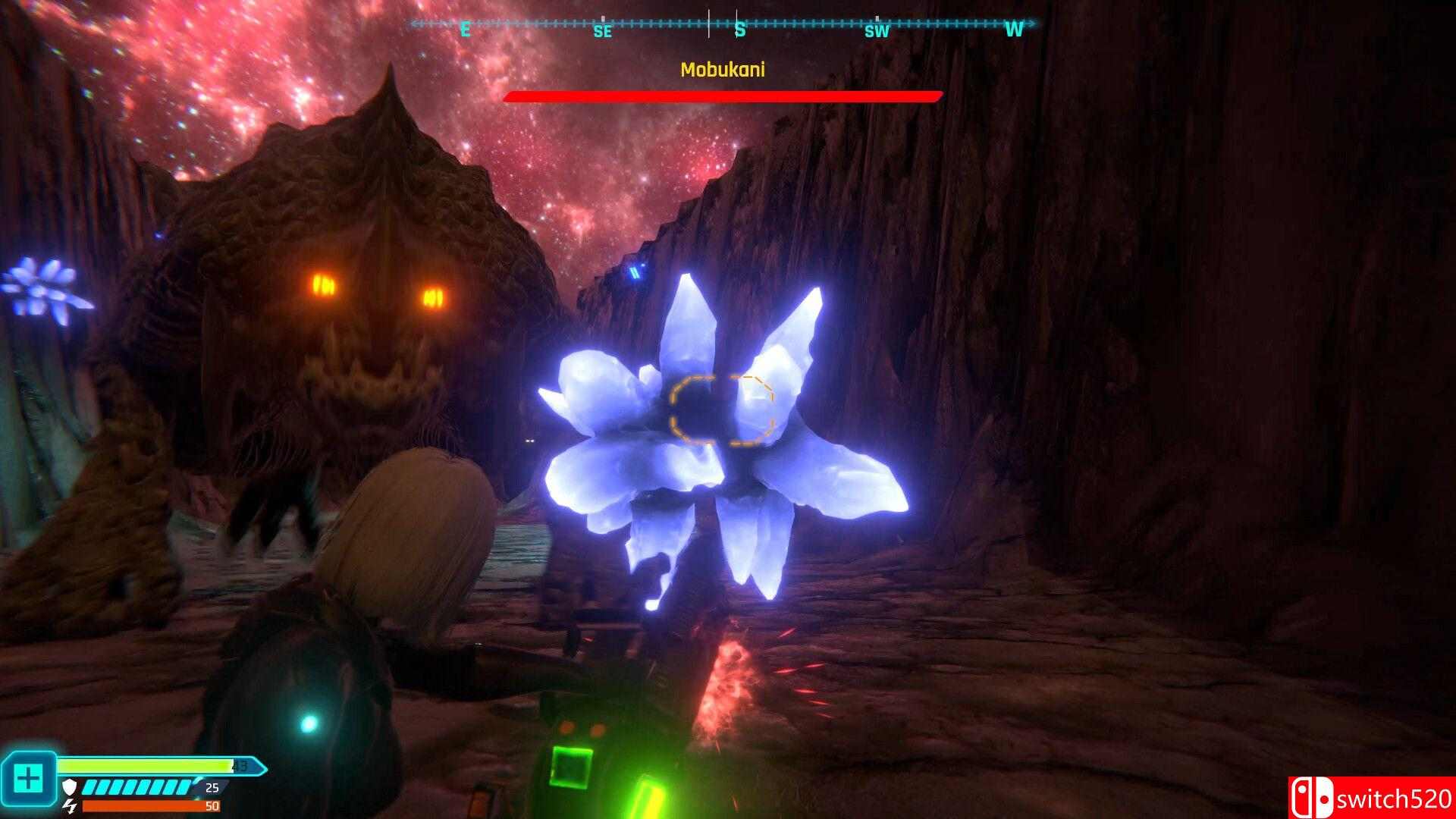Click the compass heading strip

pyautogui.click(x=723, y=25)
